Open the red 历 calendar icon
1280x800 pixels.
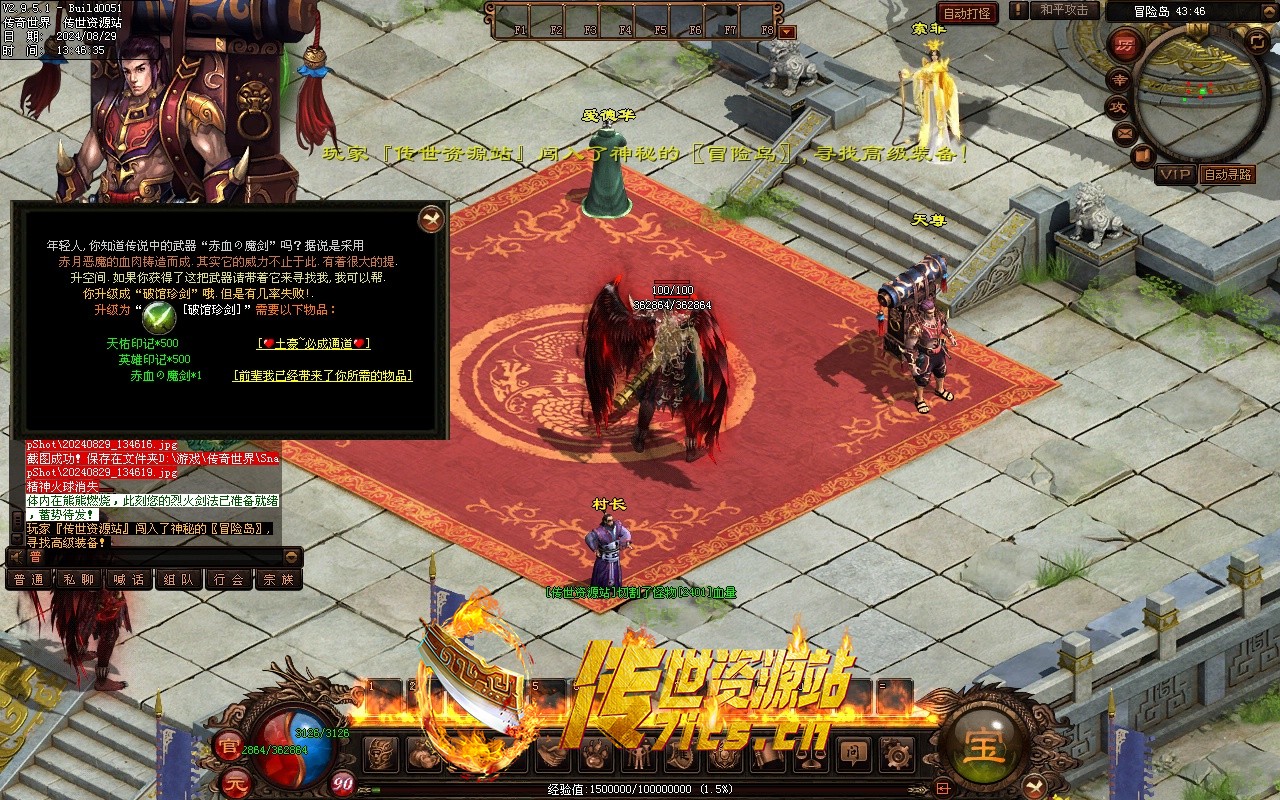coord(1125,45)
